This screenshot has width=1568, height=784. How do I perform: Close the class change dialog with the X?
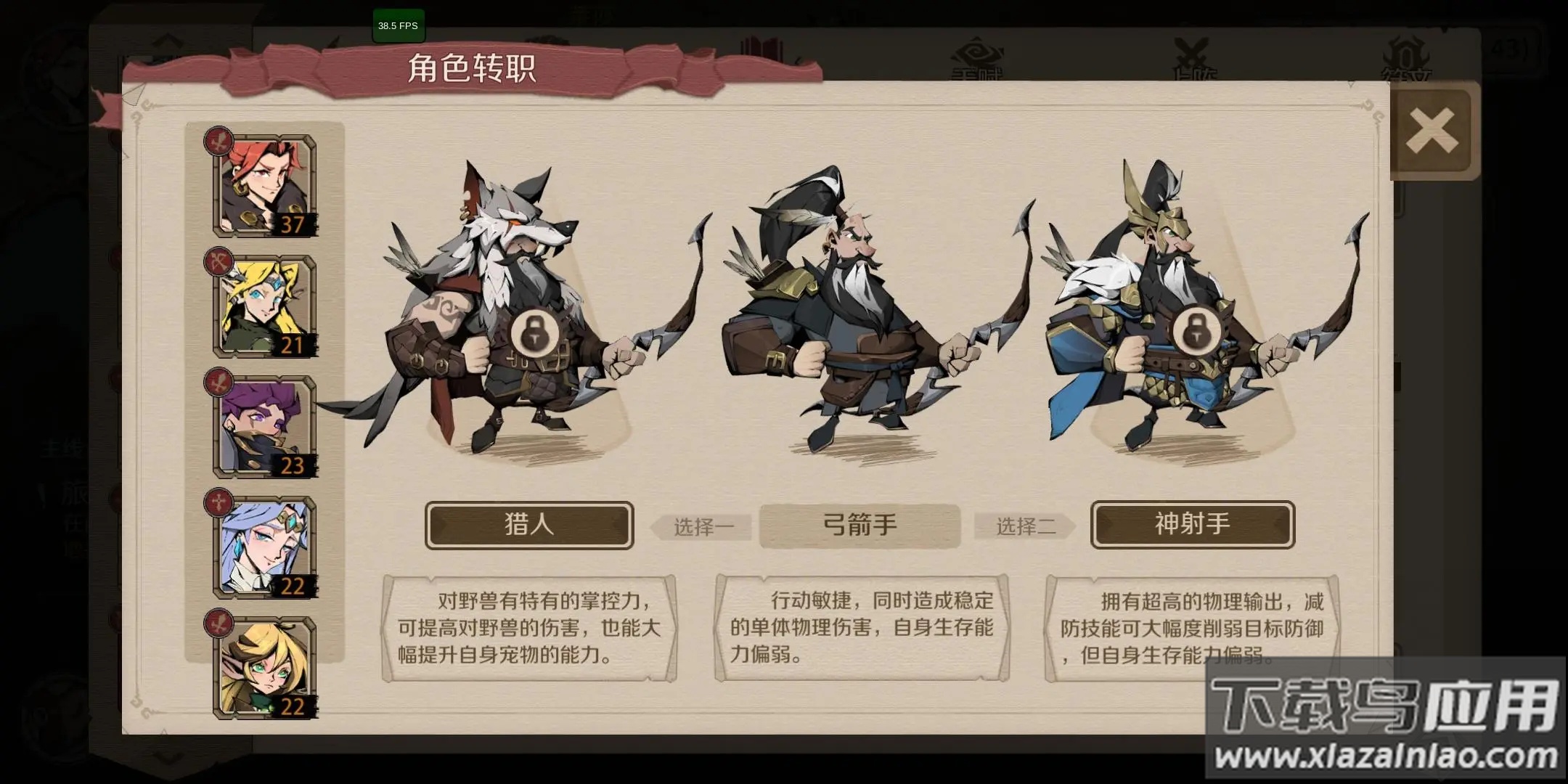point(1432,131)
